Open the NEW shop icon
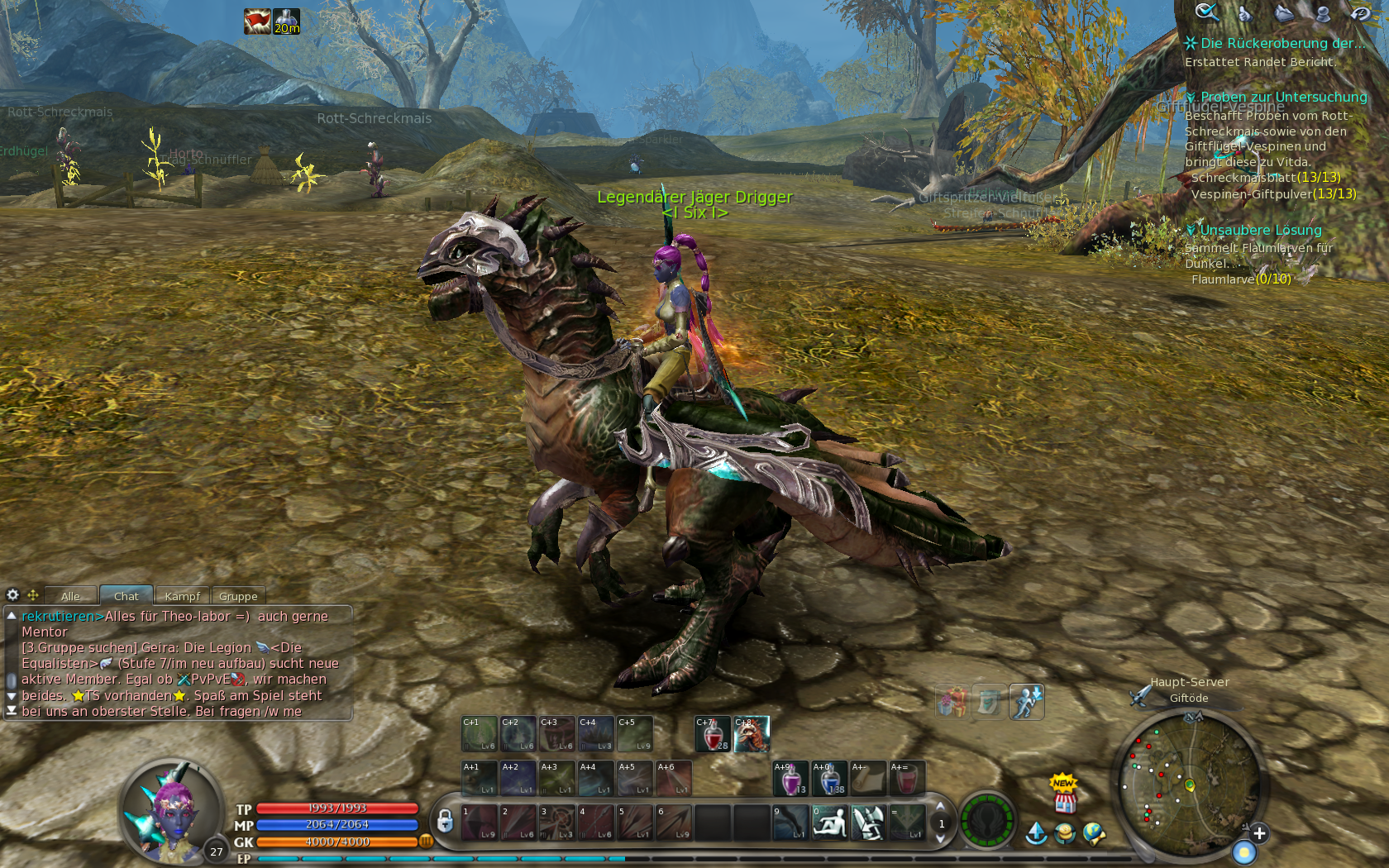The width and height of the screenshot is (1389, 868). click(1065, 794)
